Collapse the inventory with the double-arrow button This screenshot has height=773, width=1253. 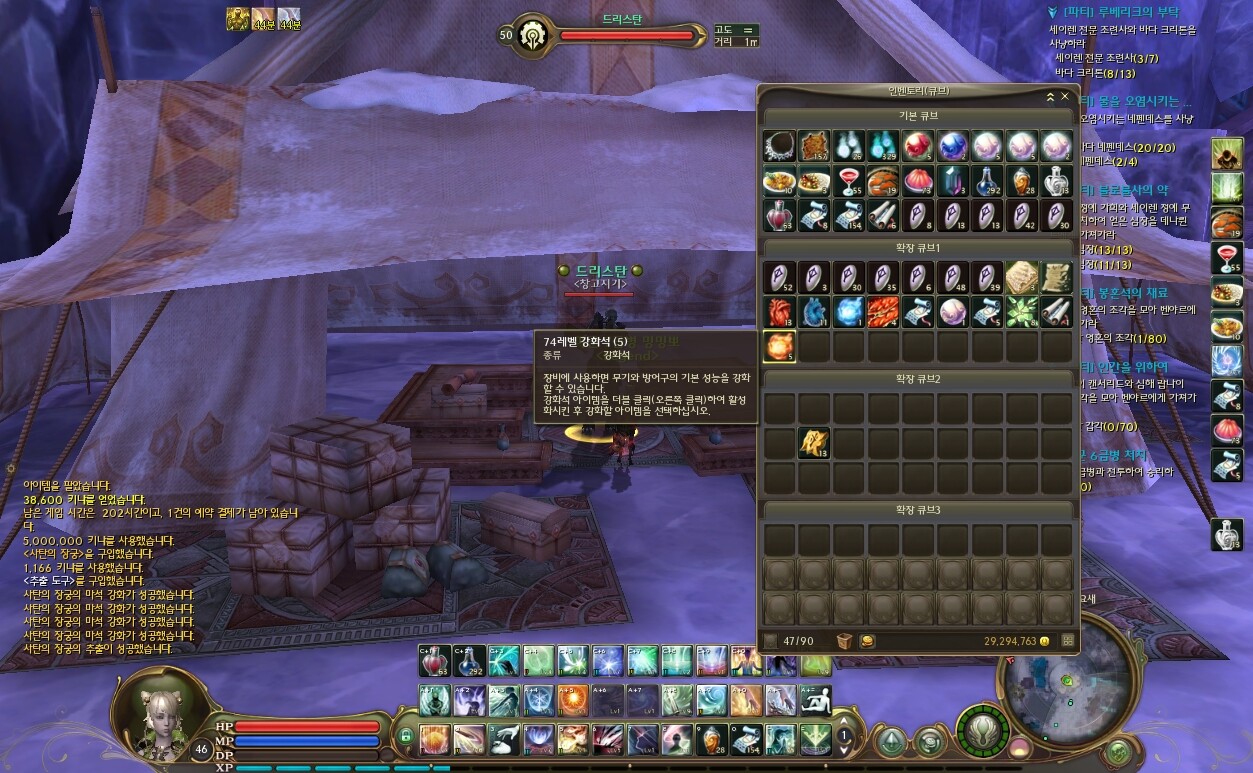coord(1050,97)
